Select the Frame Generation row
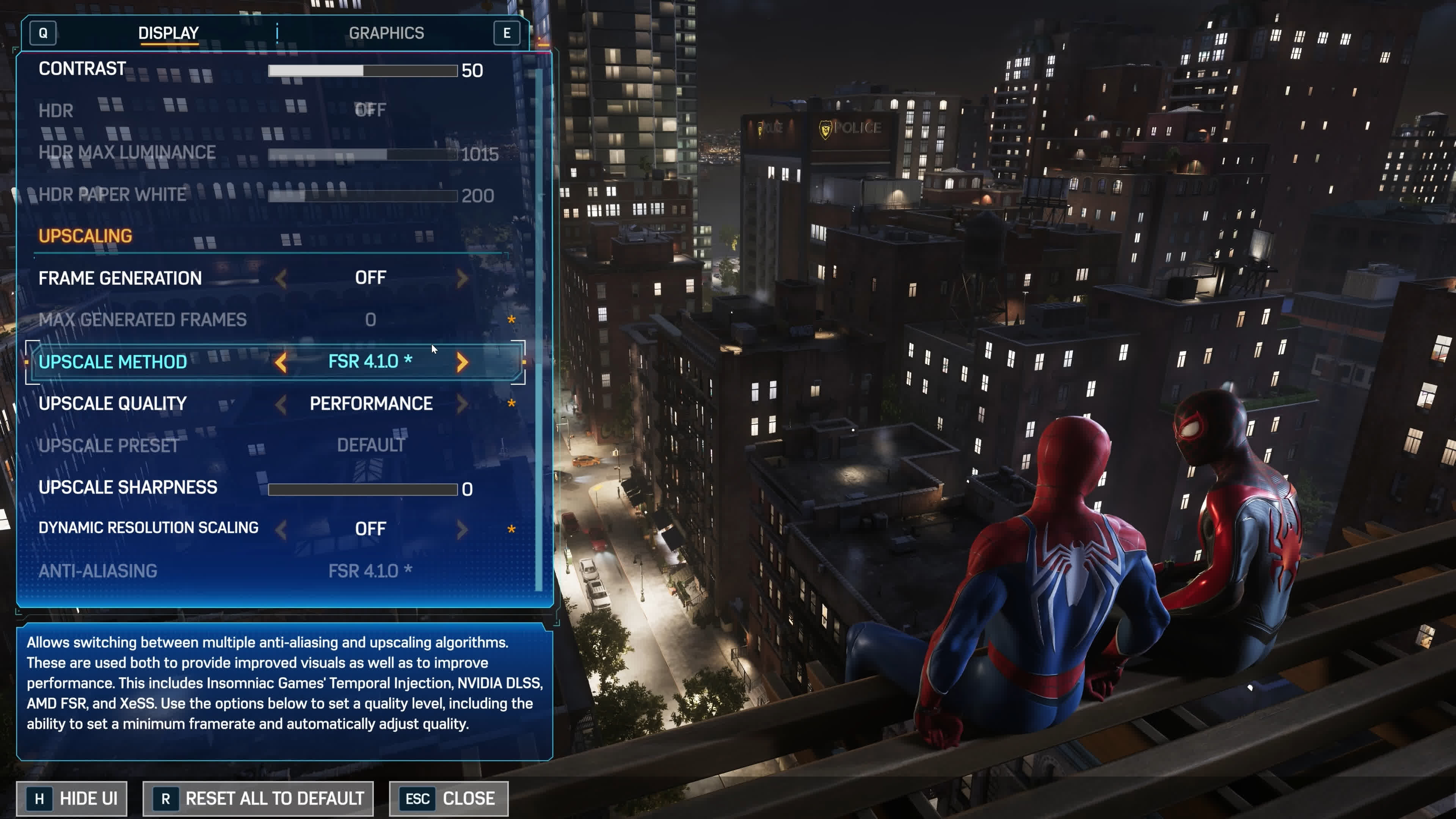 120,278
